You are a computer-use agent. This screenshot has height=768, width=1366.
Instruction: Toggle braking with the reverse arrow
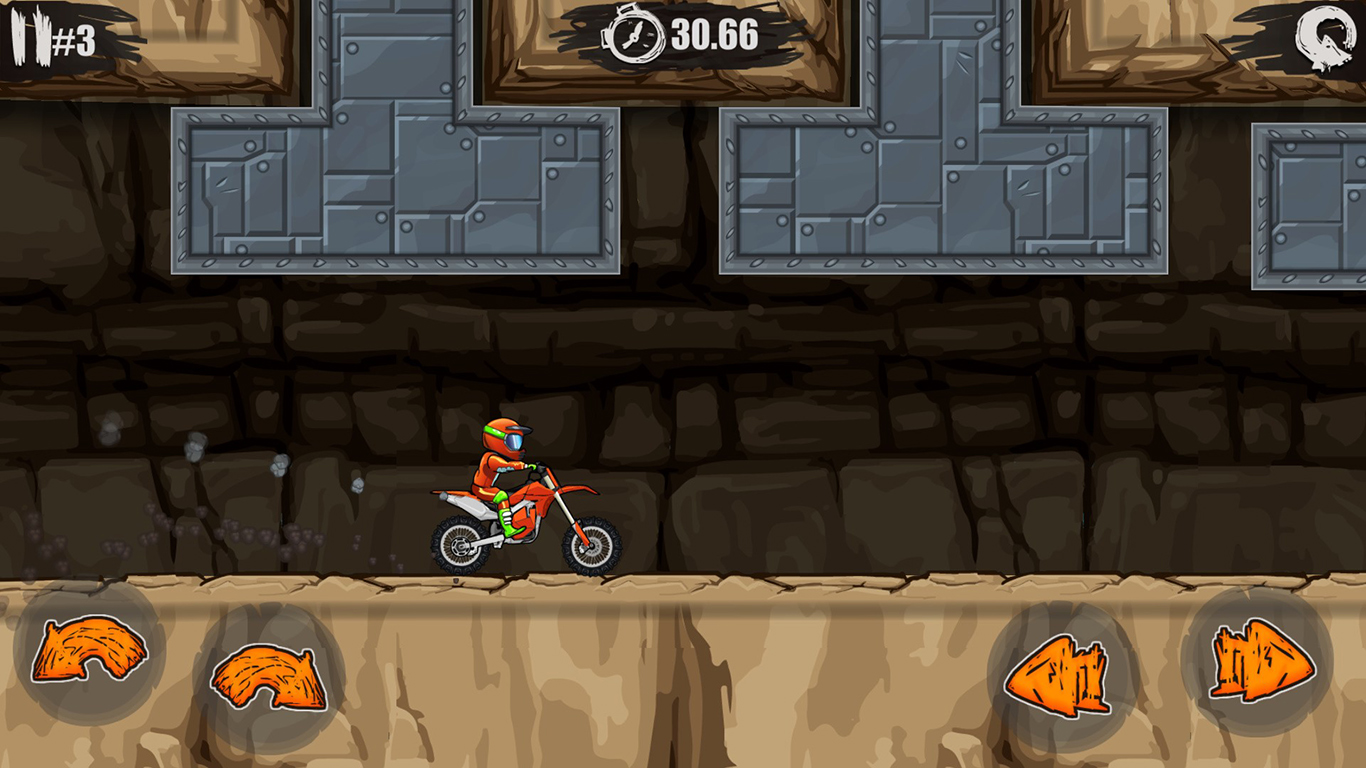tap(1054, 670)
